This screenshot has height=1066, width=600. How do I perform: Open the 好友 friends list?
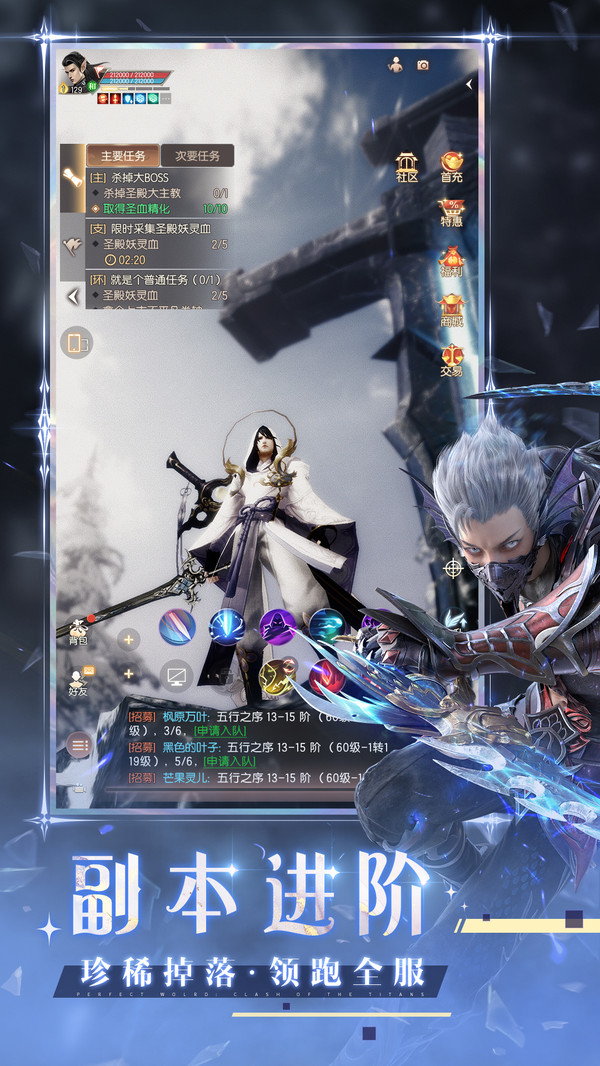(79, 682)
